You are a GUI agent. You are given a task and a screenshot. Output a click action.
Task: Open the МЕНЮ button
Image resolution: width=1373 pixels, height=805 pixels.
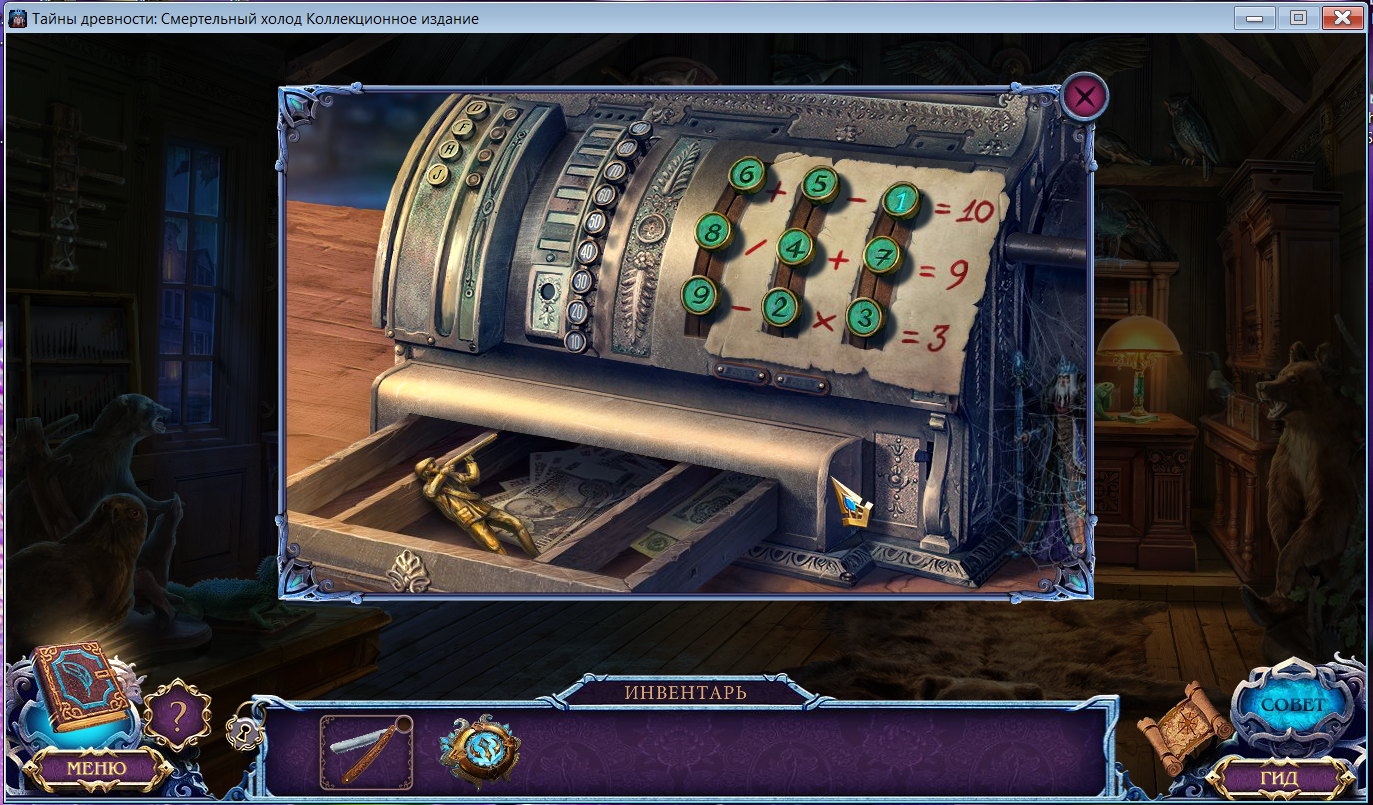[96, 768]
